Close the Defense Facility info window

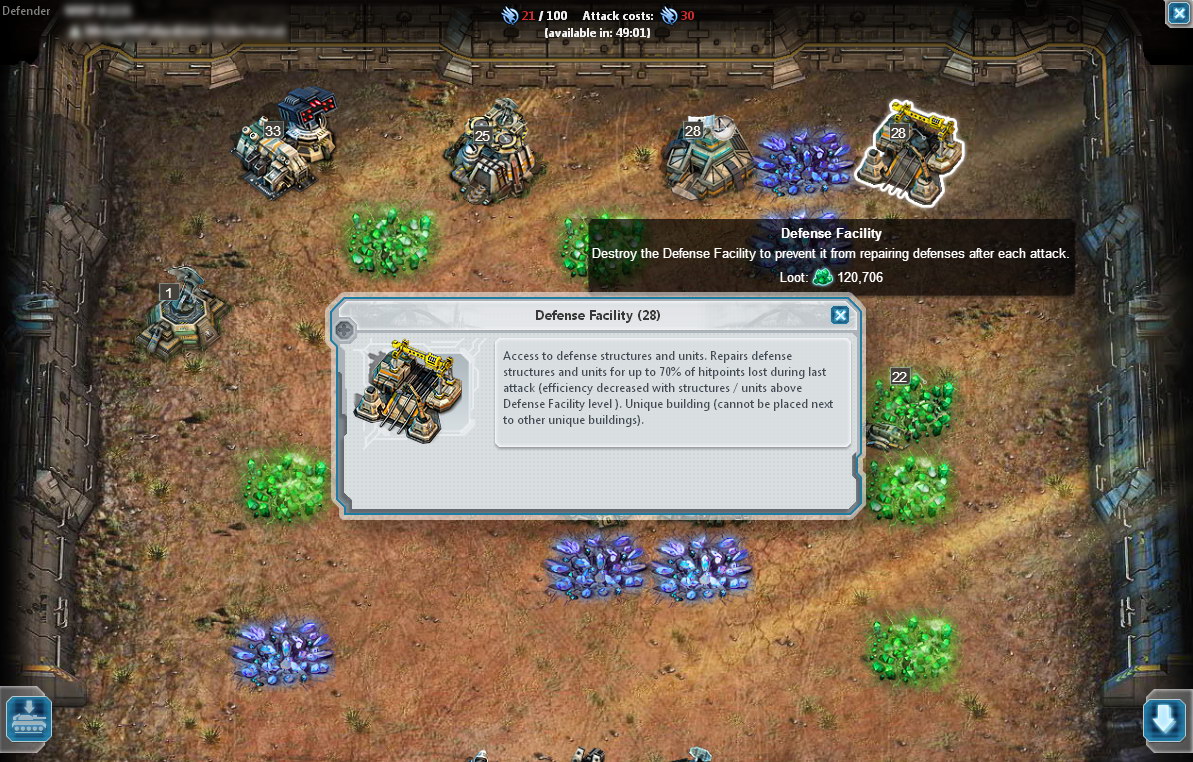[x=840, y=315]
